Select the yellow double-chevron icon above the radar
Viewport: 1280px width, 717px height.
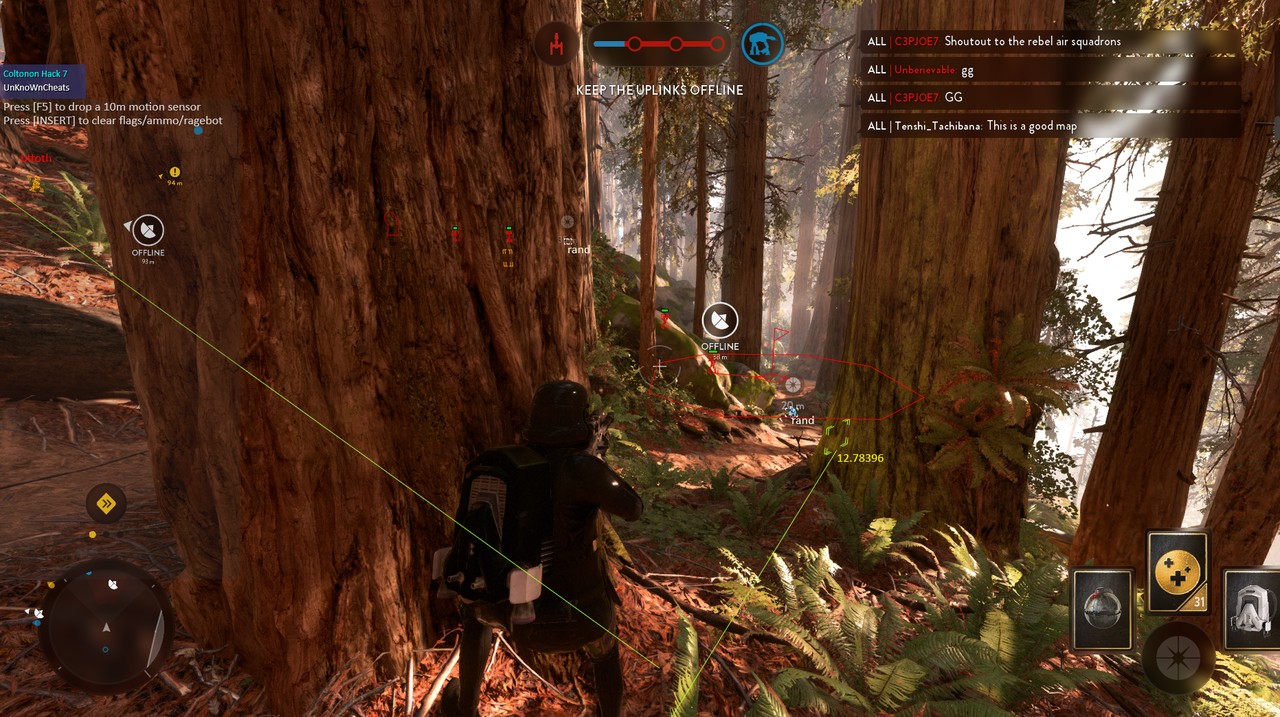click(106, 503)
